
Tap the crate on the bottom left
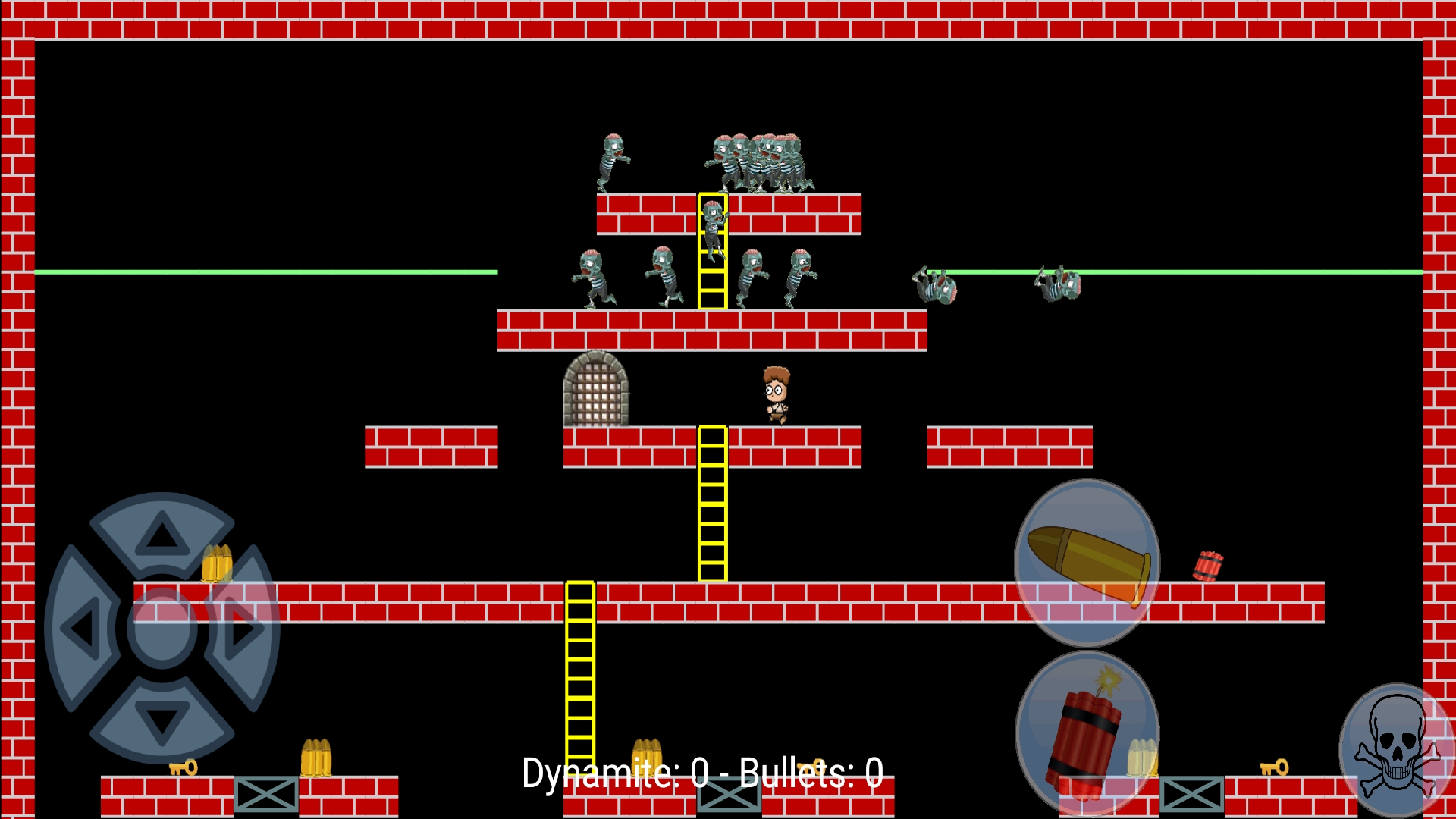point(267,794)
